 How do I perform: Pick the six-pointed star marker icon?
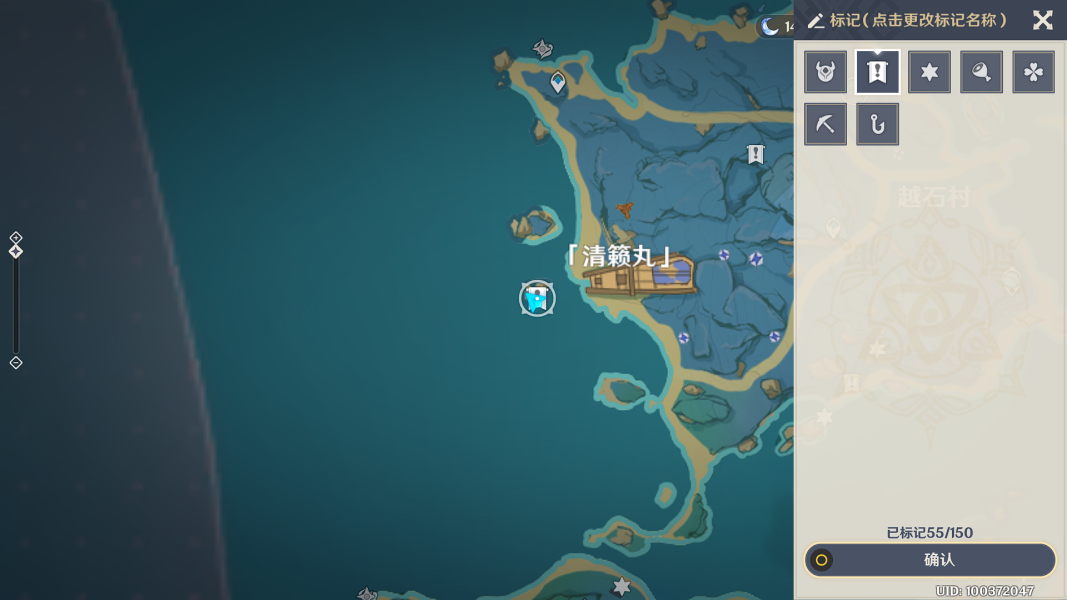click(x=929, y=72)
